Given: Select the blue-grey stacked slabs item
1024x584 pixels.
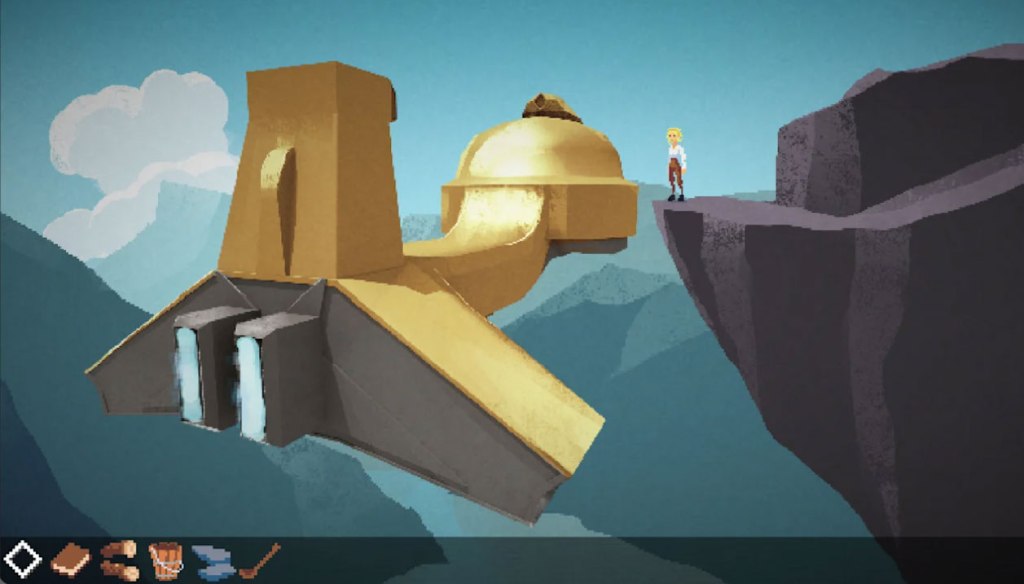Looking at the screenshot, I should point(211,562).
